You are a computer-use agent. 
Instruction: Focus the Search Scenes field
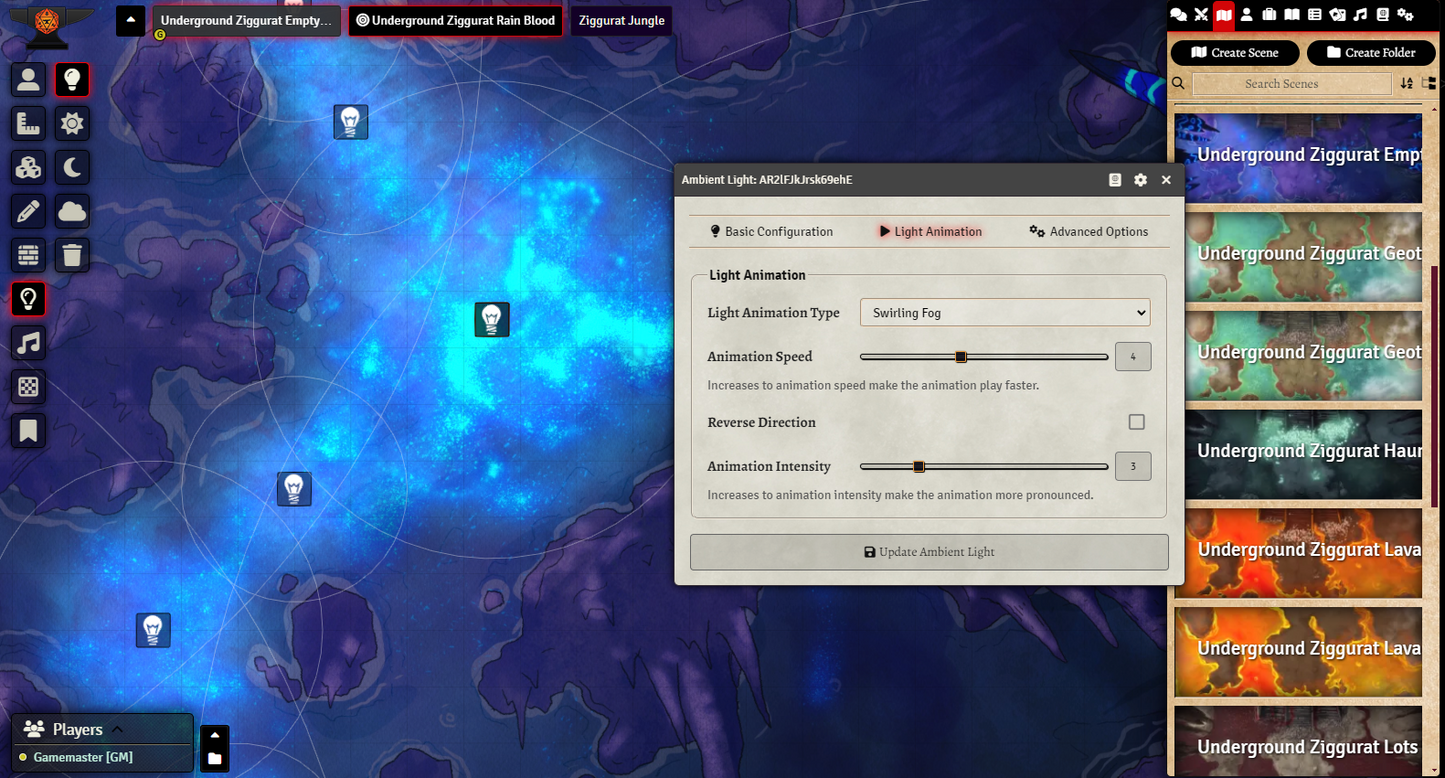tap(1291, 84)
